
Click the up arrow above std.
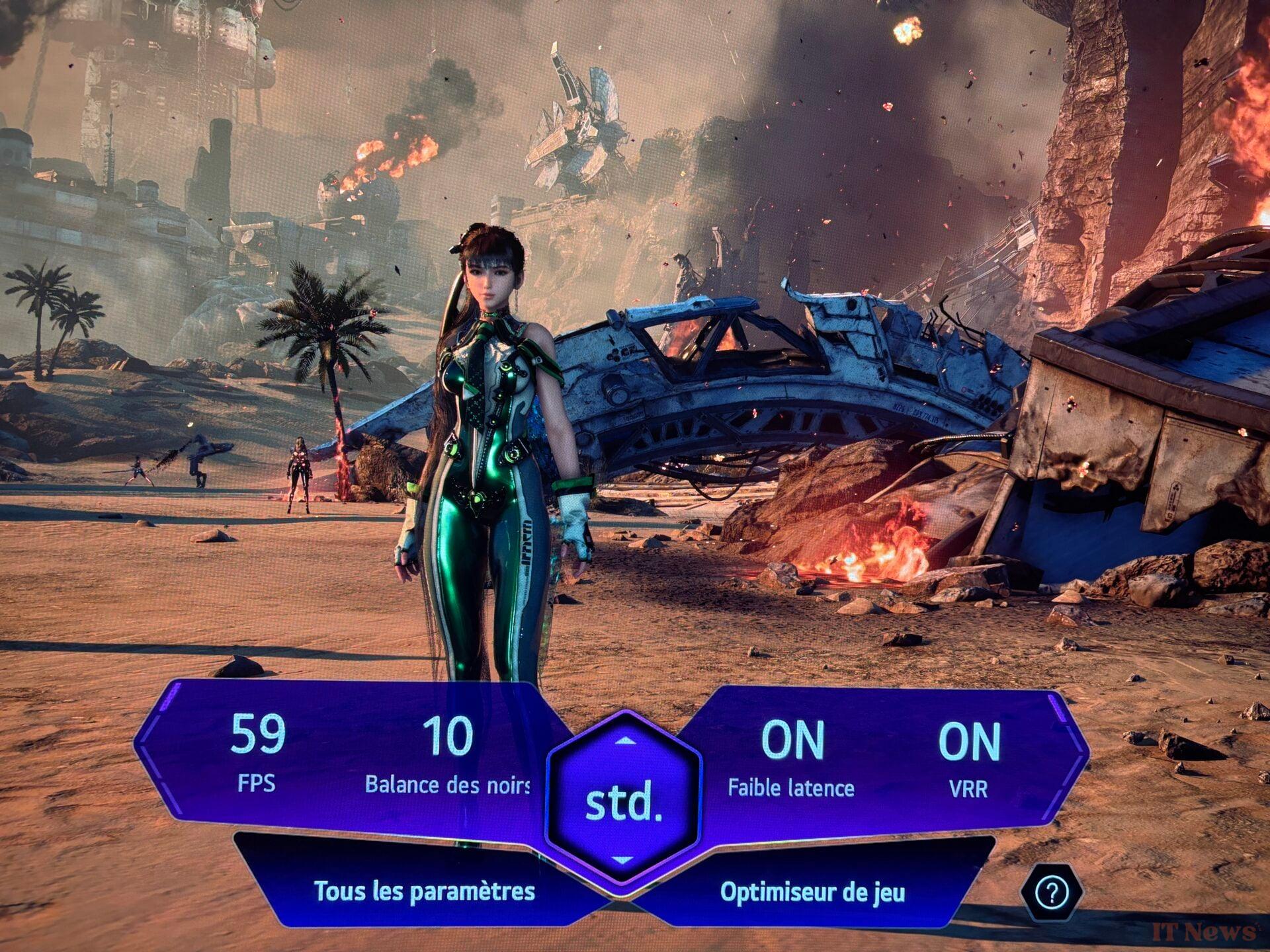click(x=624, y=741)
